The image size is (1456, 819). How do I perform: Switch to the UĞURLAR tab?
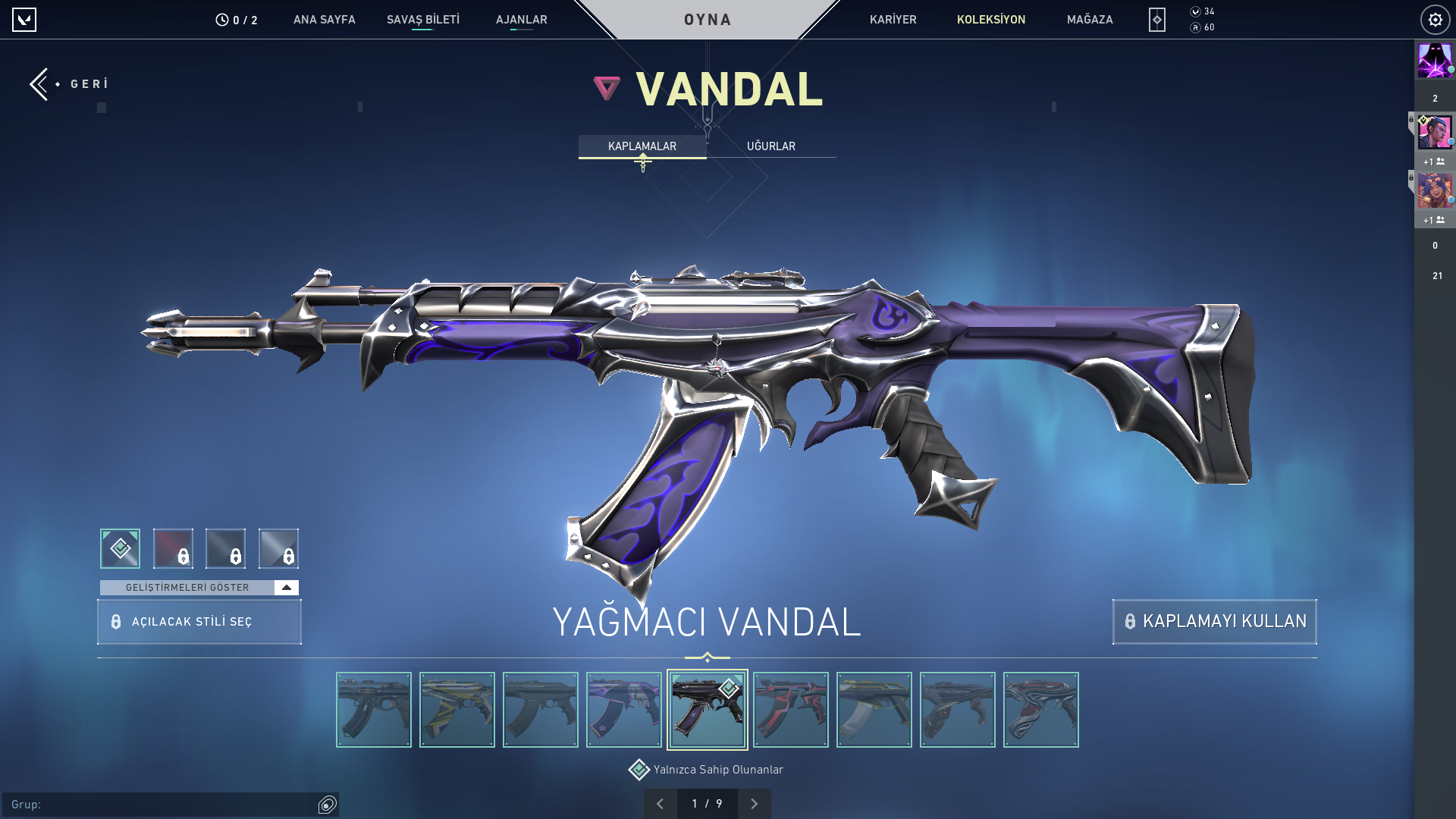(770, 146)
